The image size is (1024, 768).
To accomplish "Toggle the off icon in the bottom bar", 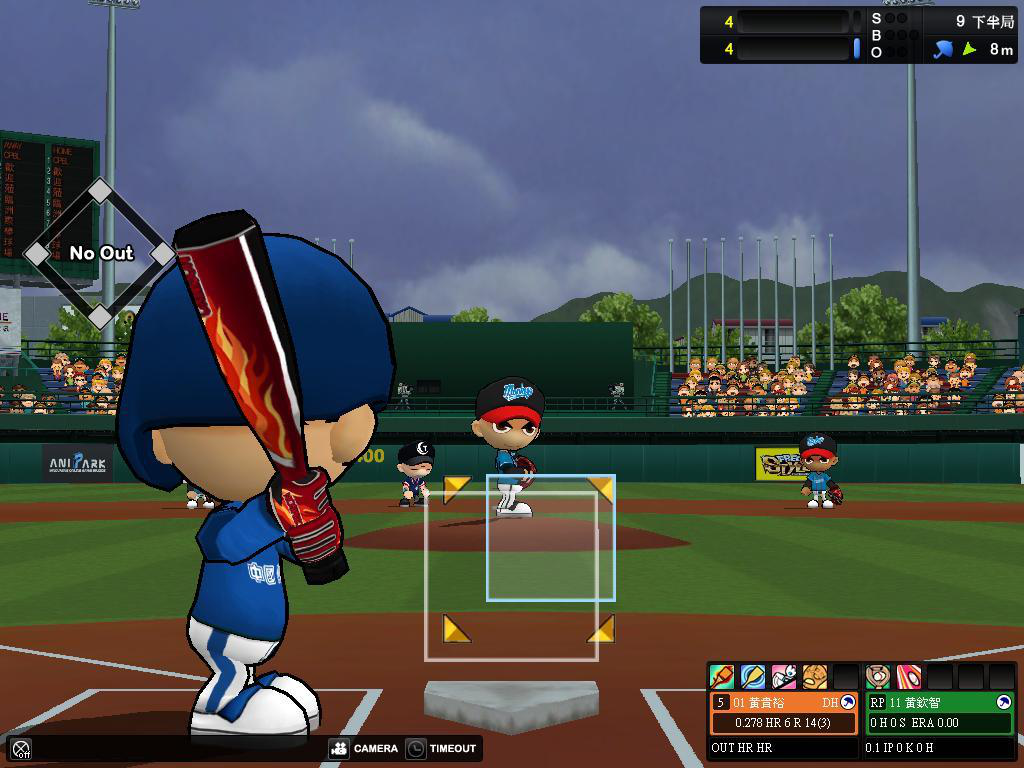I will [21, 748].
